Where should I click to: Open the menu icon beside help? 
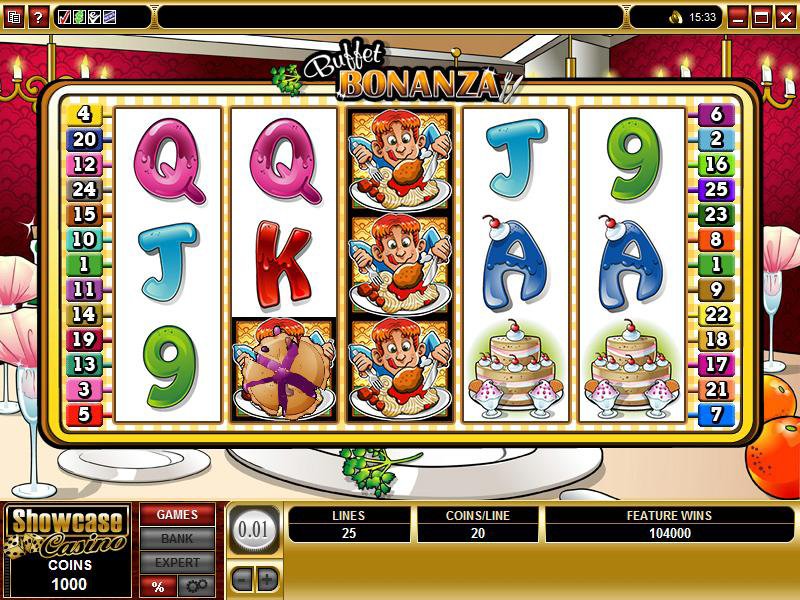coord(13,17)
